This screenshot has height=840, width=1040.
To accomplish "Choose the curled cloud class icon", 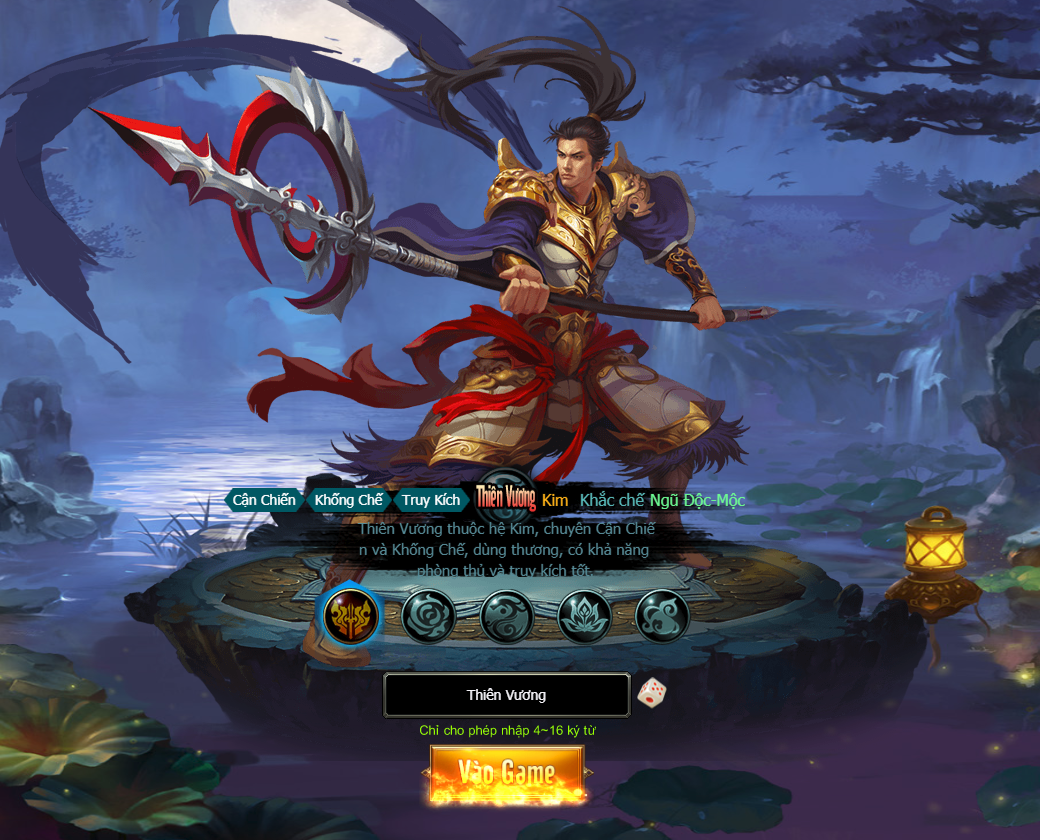I will coord(662,616).
